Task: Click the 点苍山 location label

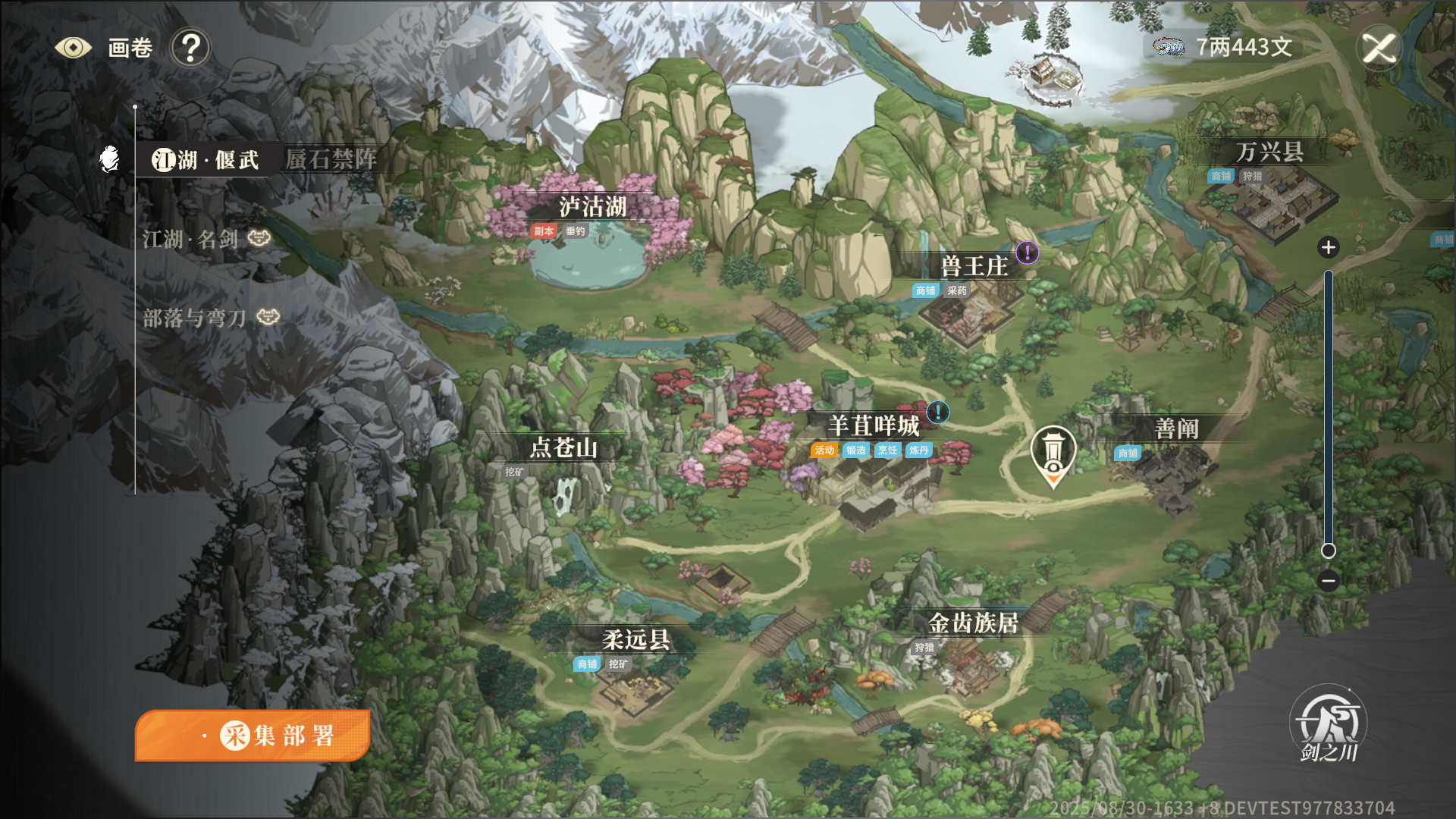Action: tap(564, 448)
